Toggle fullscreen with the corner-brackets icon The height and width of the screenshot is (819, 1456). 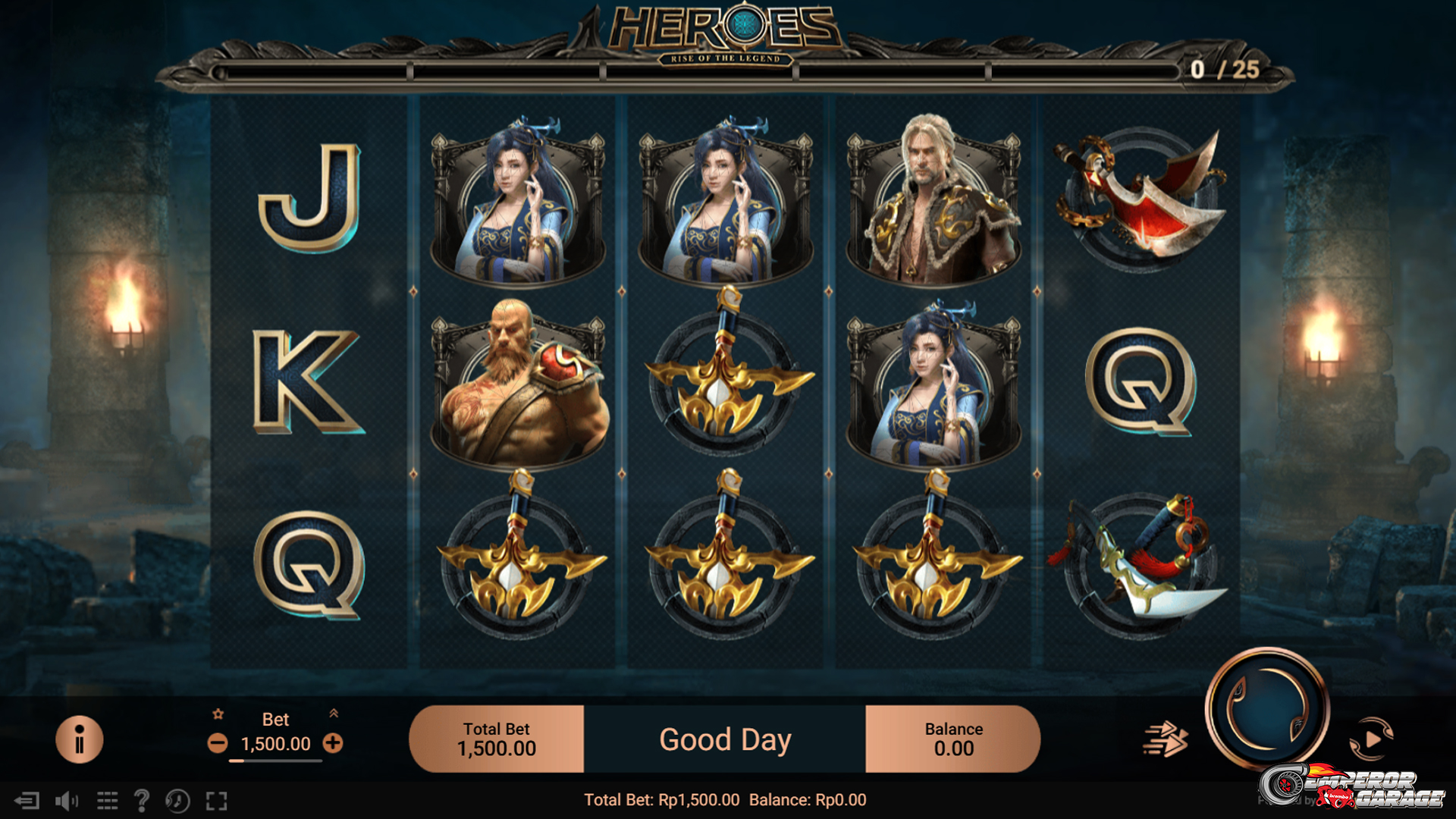(x=217, y=801)
